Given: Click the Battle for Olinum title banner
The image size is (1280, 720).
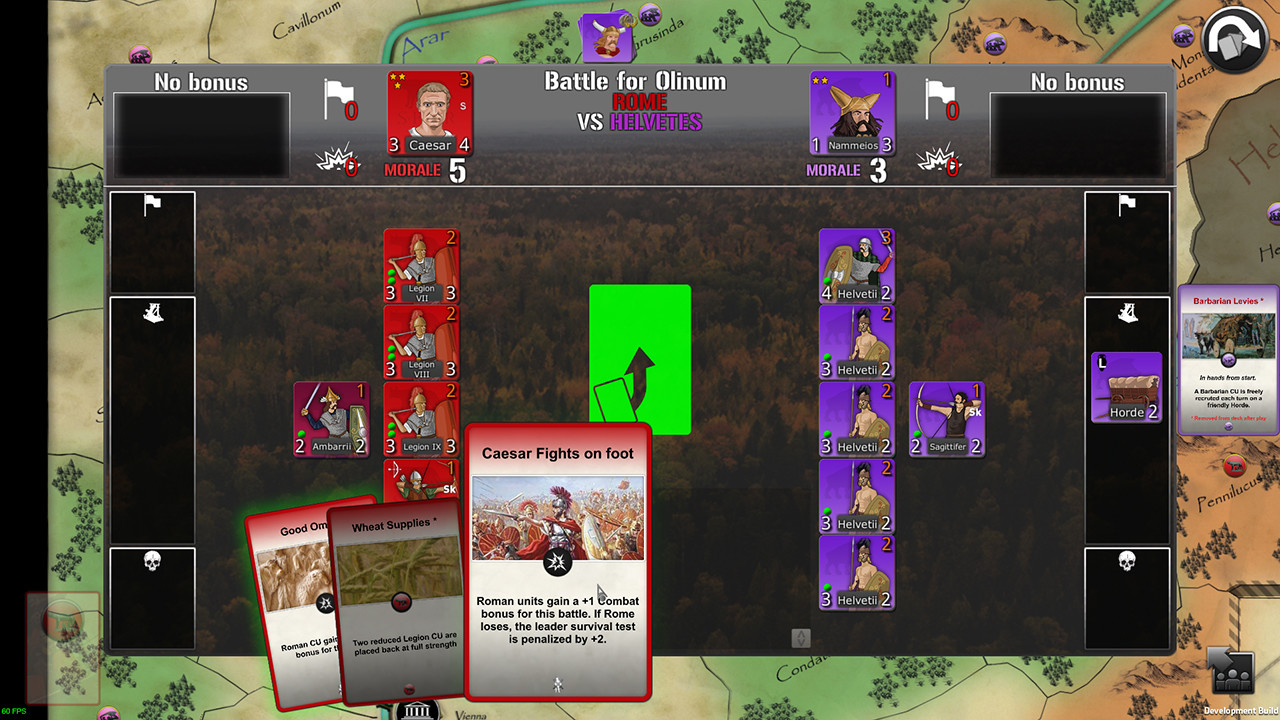Looking at the screenshot, I should 637,81.
